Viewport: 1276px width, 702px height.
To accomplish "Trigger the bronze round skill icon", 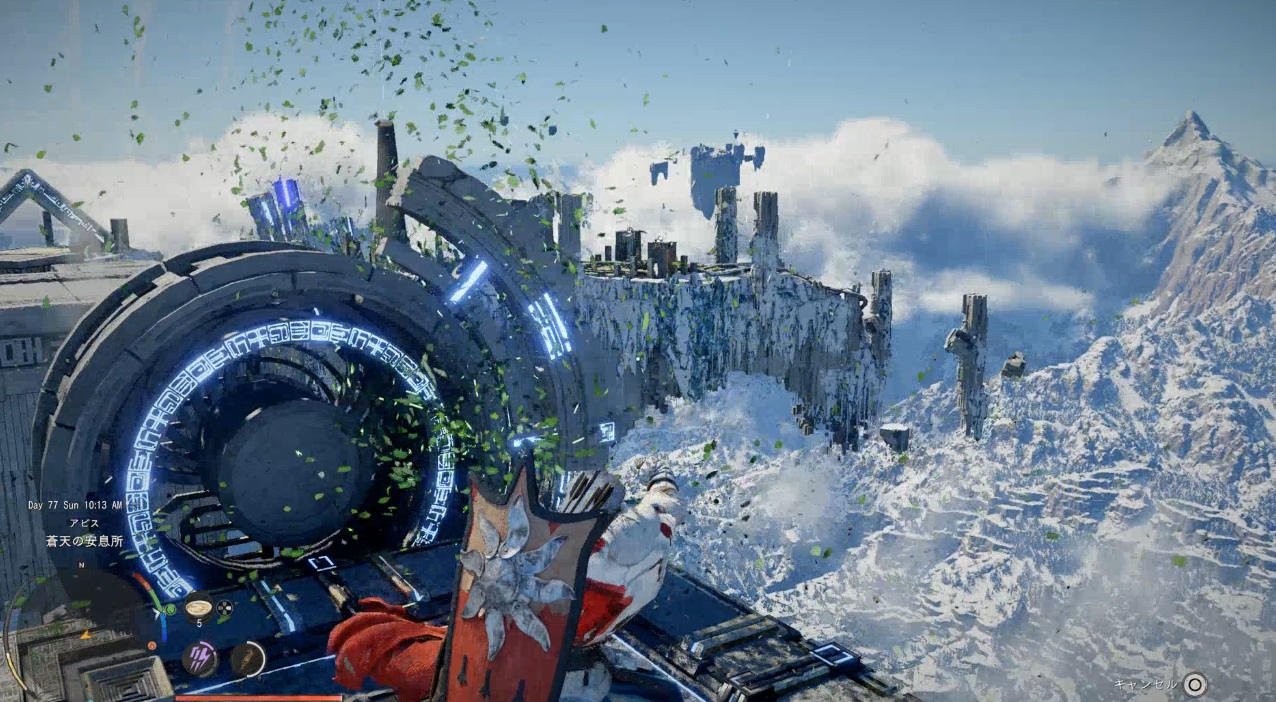I will pos(247,659).
